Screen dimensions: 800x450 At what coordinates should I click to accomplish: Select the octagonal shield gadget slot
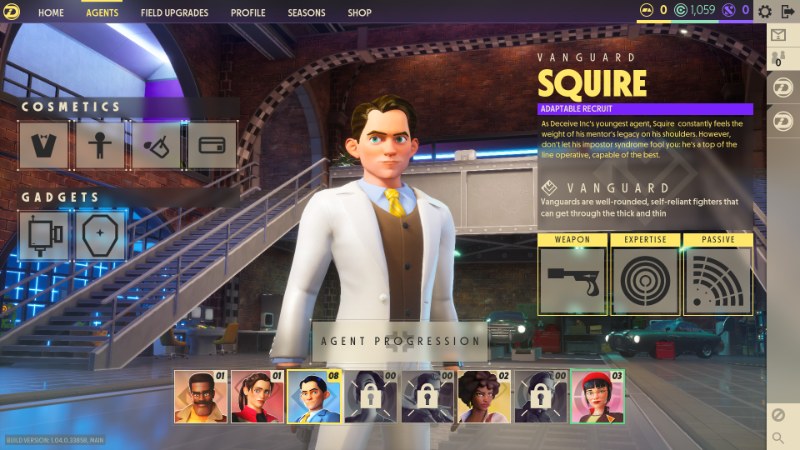[x=101, y=236]
